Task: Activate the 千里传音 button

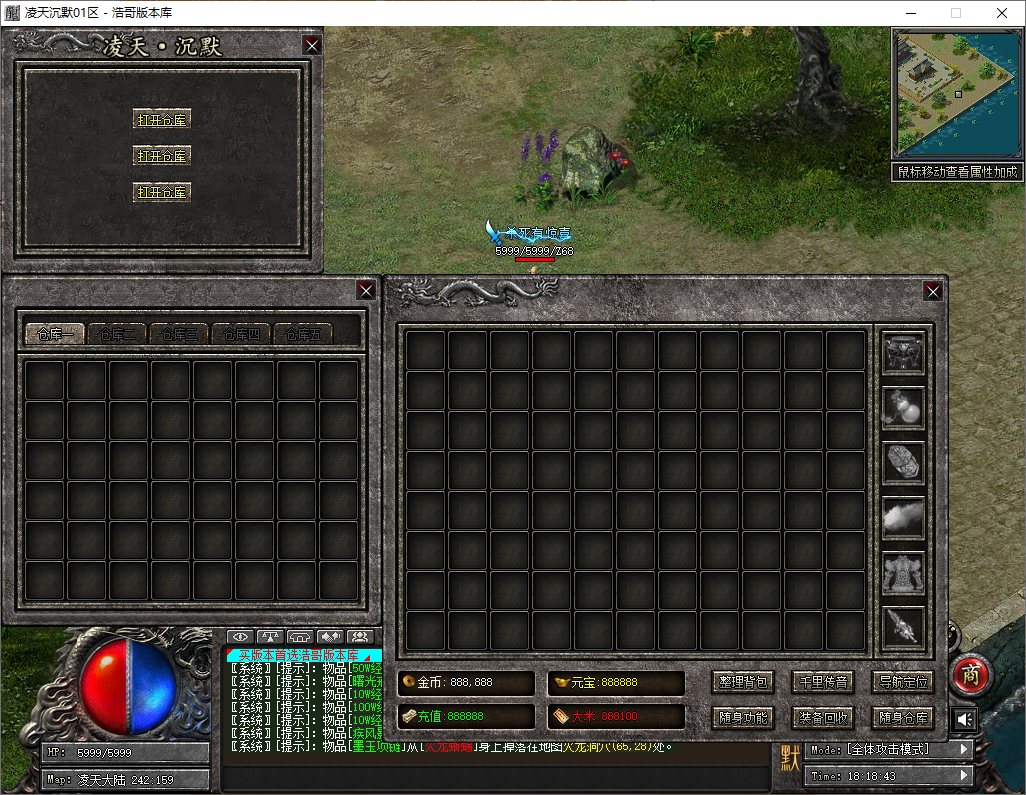Action: click(x=823, y=682)
